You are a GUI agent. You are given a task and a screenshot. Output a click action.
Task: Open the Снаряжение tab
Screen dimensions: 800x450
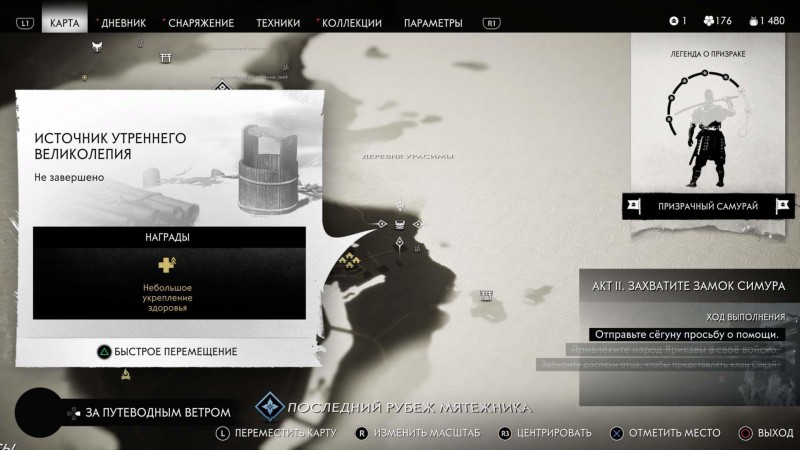click(200, 23)
